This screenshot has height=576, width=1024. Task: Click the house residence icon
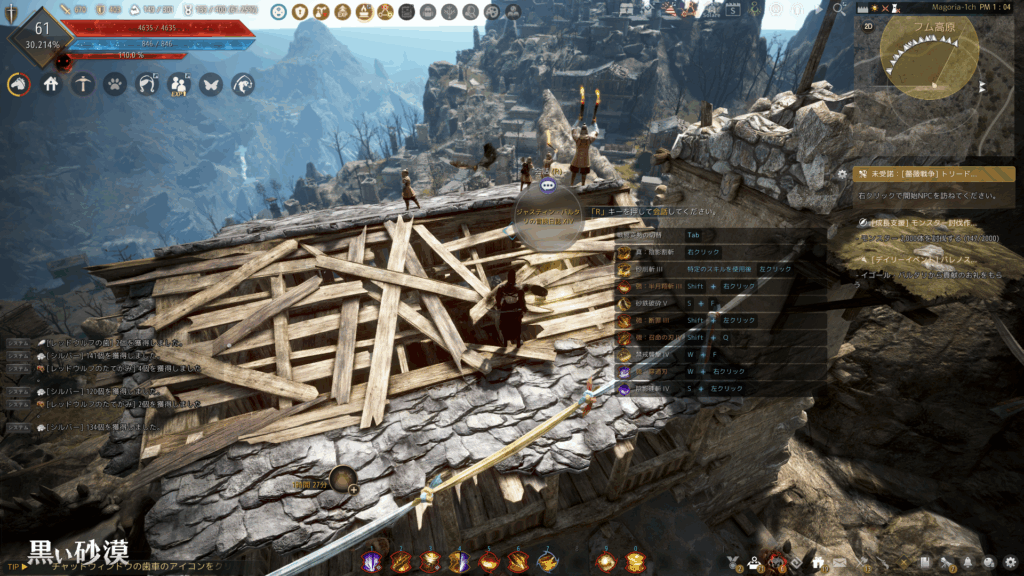coord(51,85)
